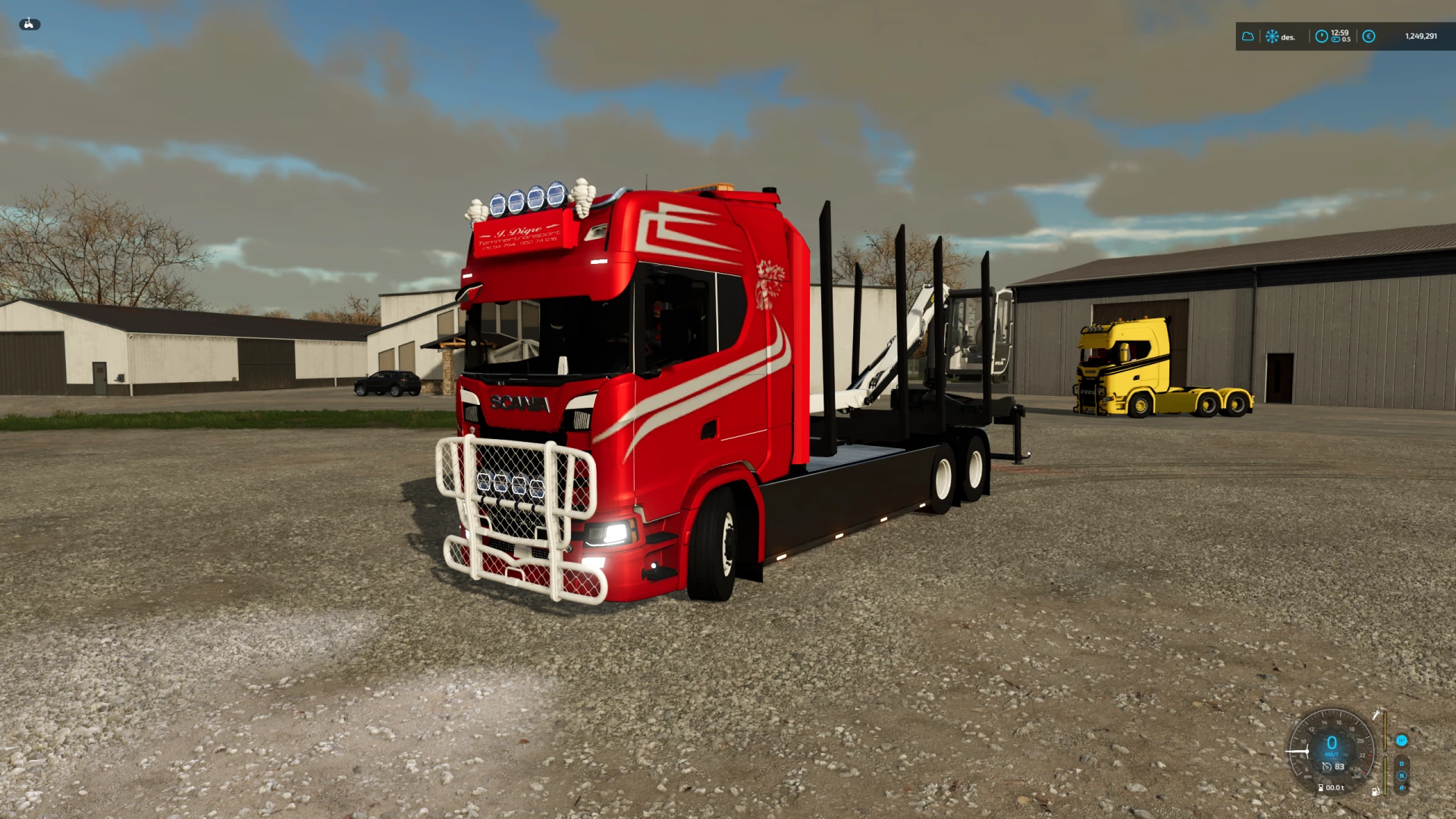Click the des. temperature label
The width and height of the screenshot is (1456, 819).
(1288, 37)
